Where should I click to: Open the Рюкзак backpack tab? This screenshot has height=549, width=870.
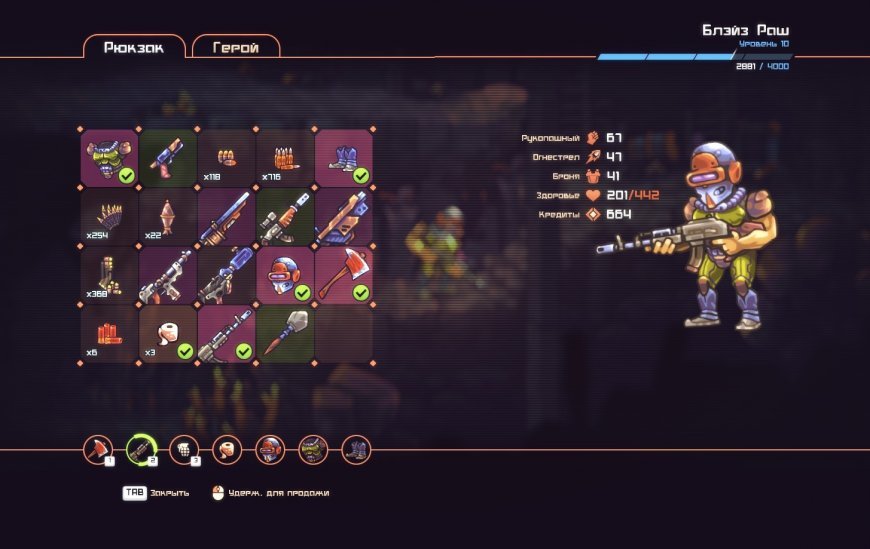[134, 47]
